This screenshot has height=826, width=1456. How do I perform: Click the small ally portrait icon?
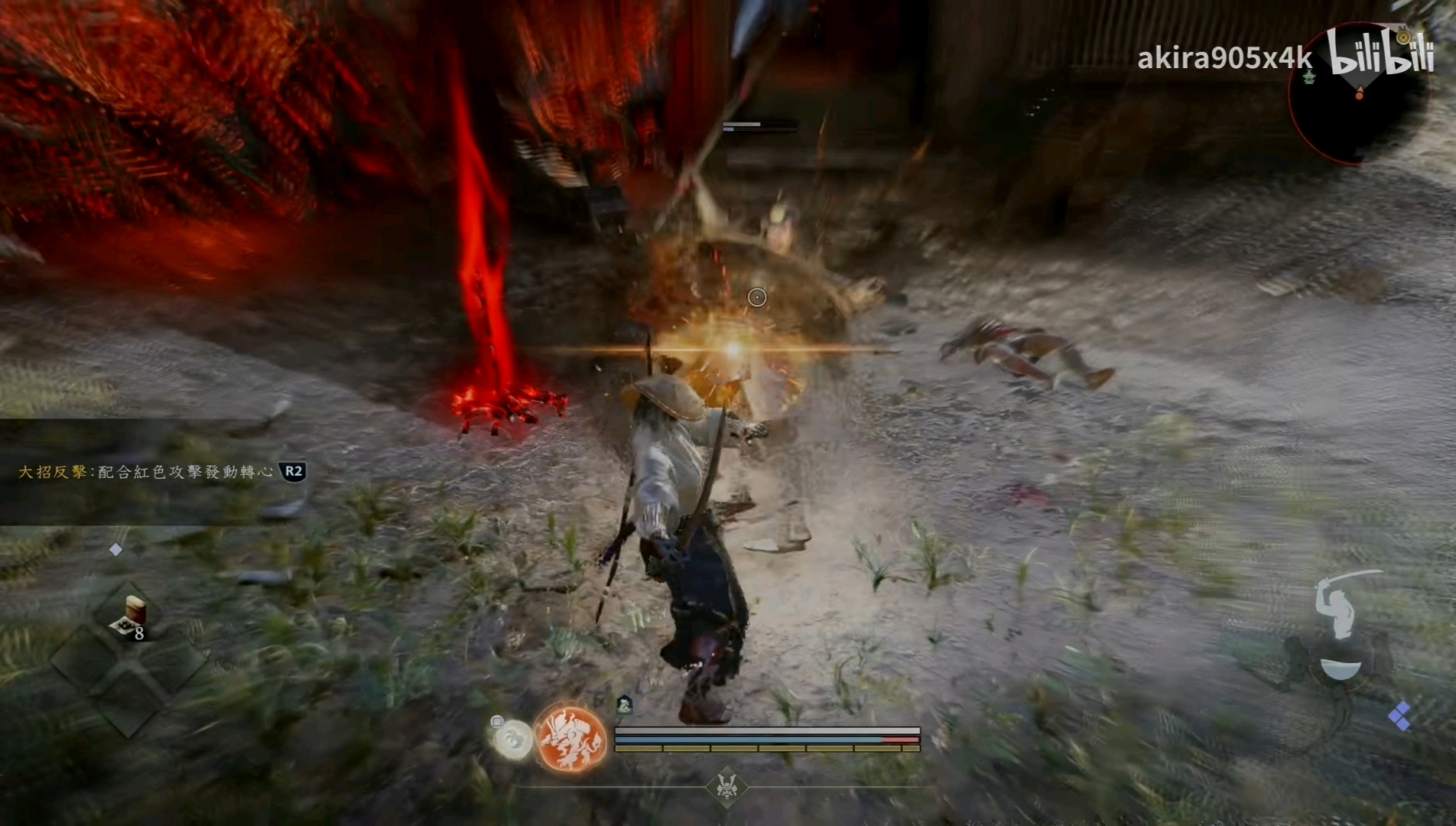(624, 704)
